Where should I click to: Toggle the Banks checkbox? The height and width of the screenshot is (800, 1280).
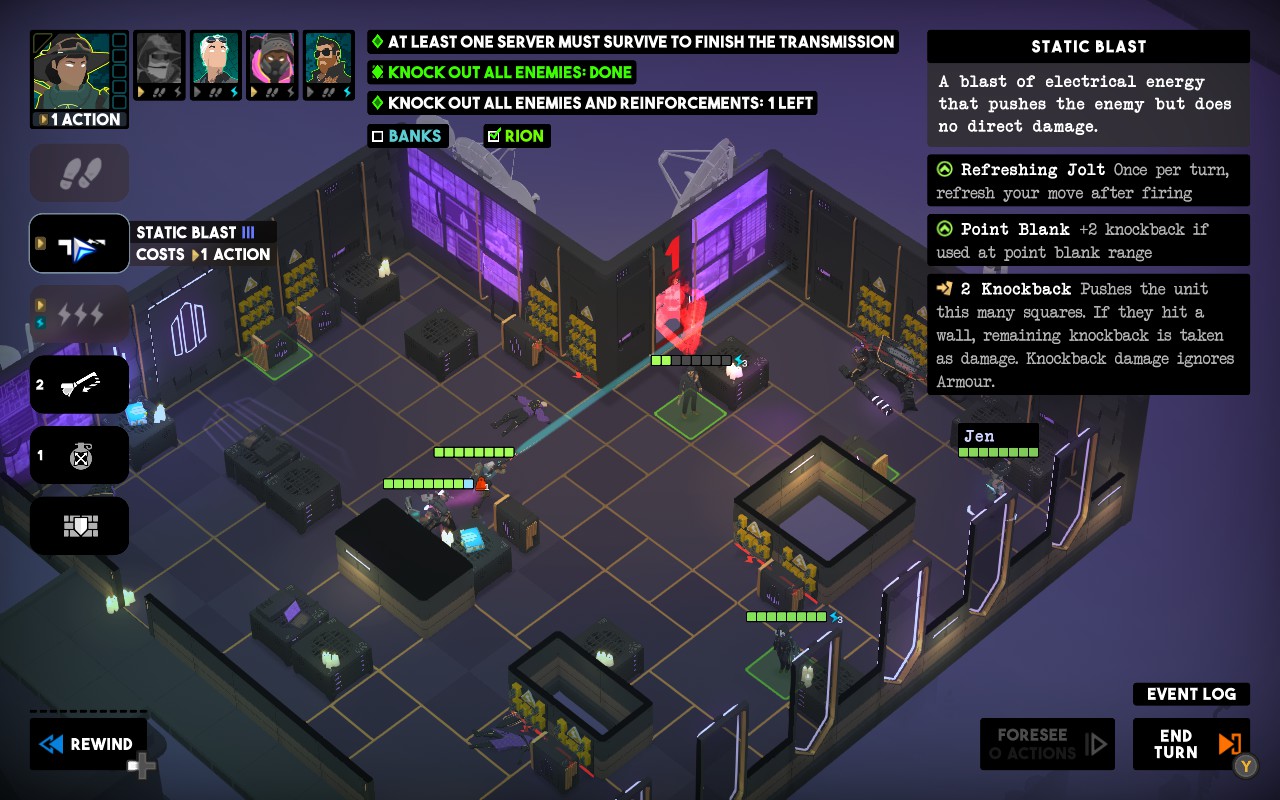tap(378, 136)
